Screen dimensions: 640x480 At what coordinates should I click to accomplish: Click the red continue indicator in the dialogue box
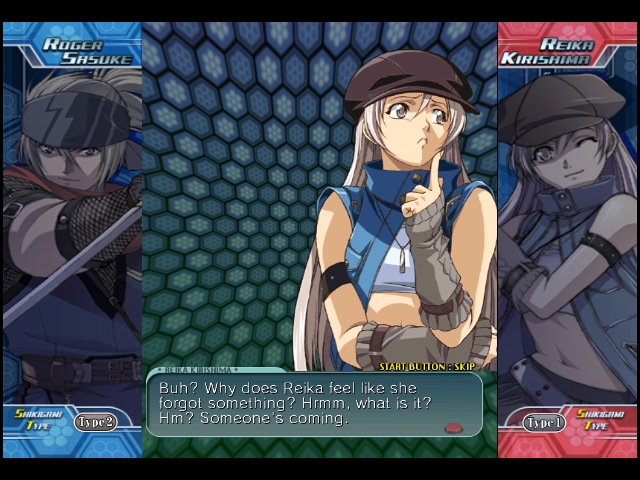point(454,428)
